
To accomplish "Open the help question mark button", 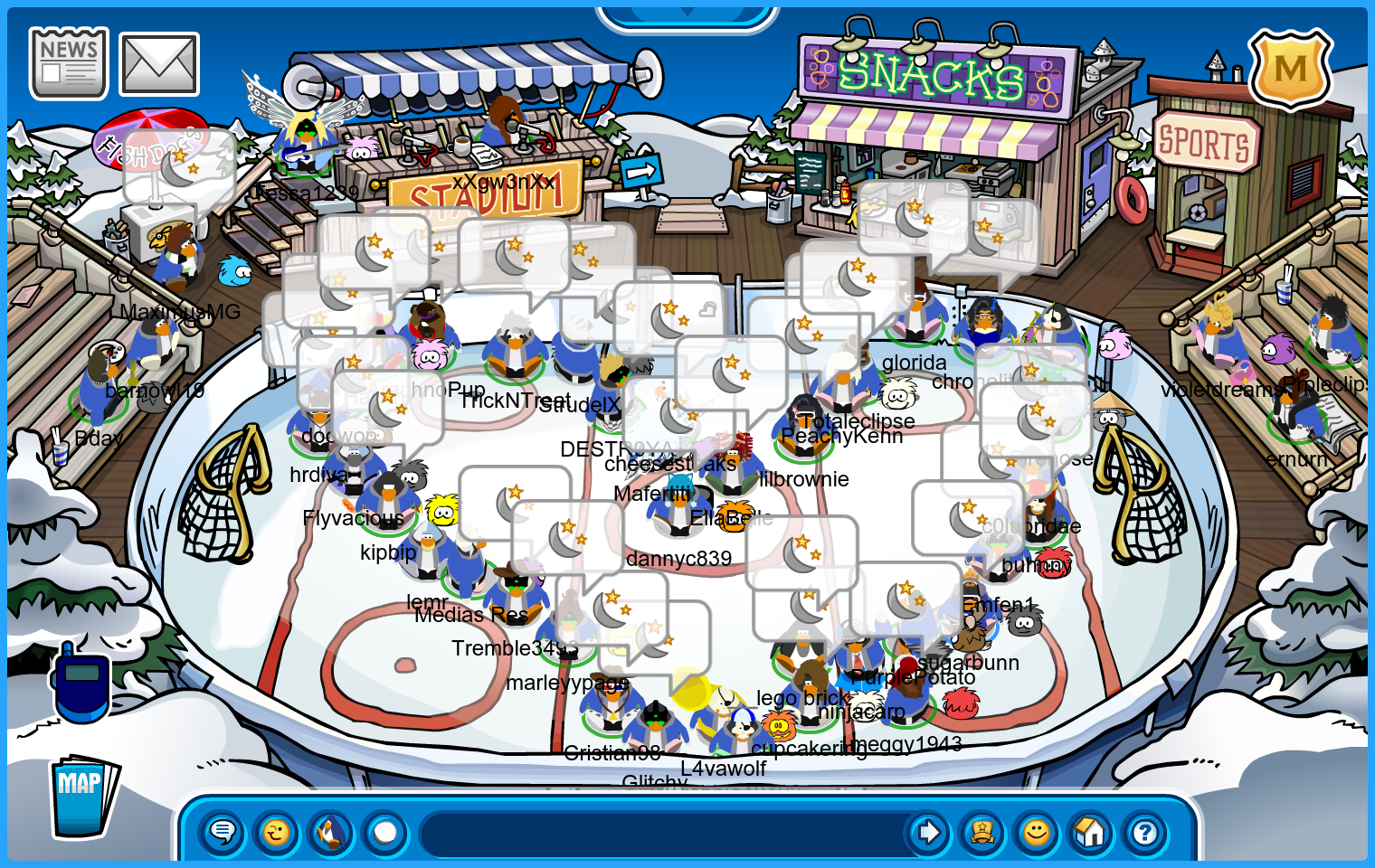I will click(1145, 832).
